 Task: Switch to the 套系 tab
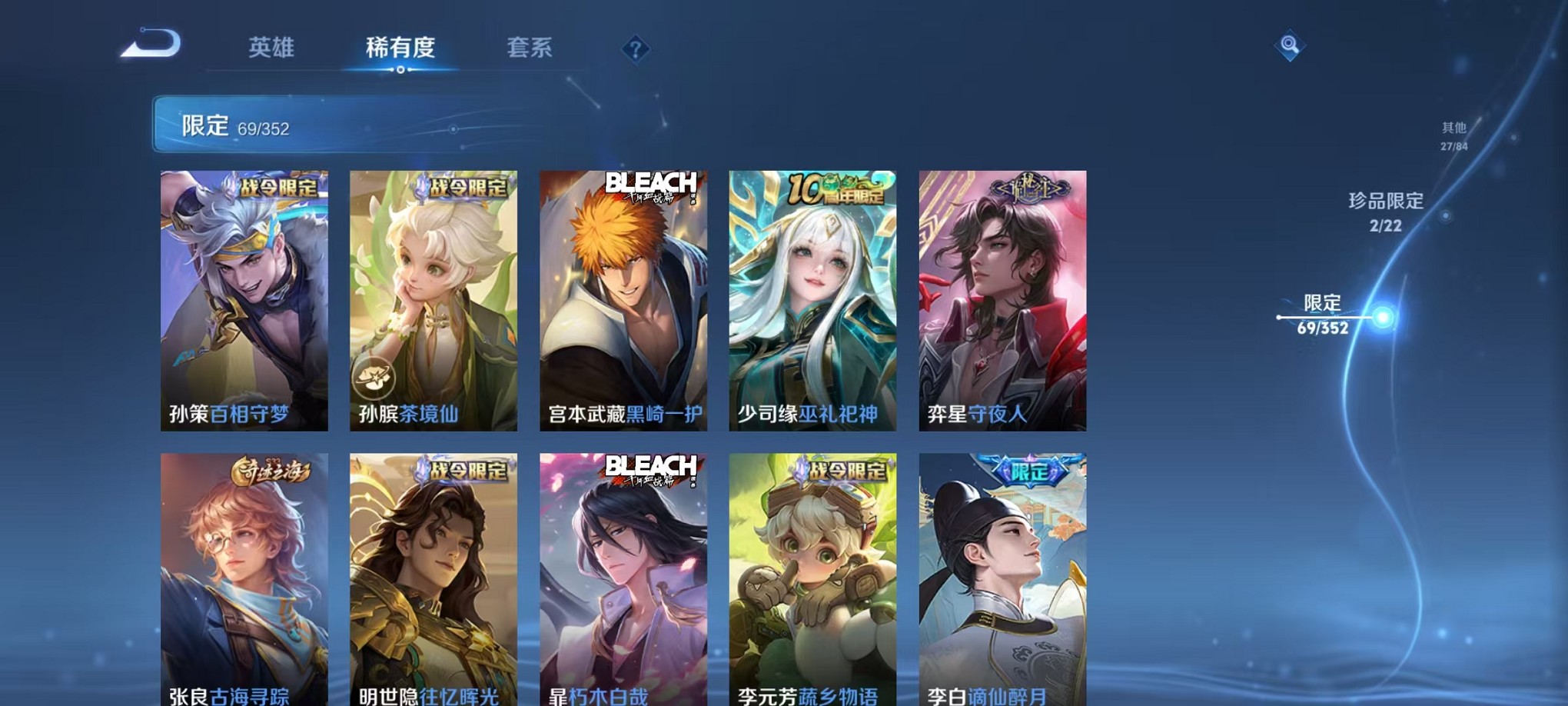point(530,48)
